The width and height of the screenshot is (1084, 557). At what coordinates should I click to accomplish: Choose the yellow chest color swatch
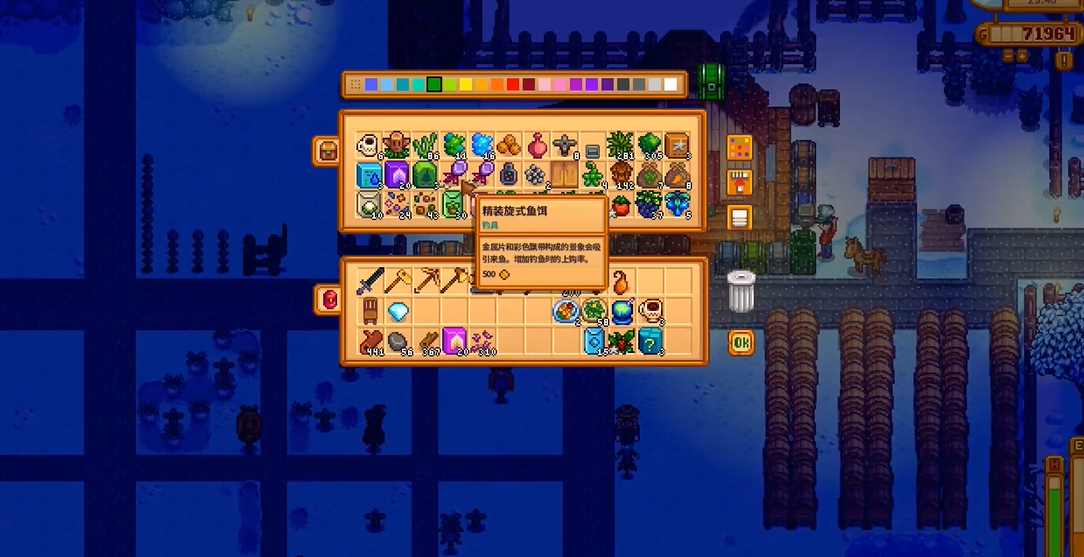pyautogui.click(x=467, y=85)
